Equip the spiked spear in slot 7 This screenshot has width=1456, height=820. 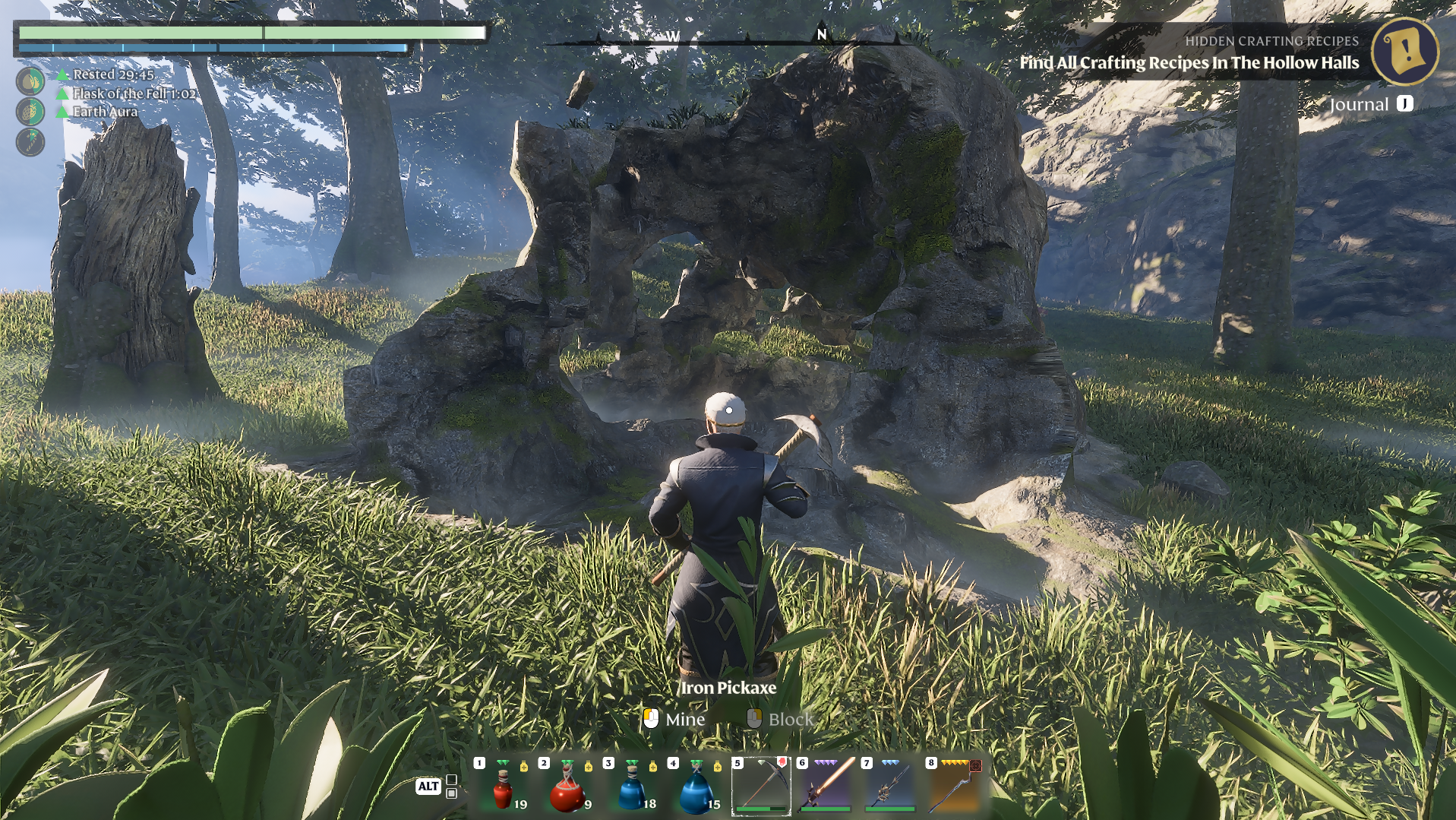[x=890, y=786]
